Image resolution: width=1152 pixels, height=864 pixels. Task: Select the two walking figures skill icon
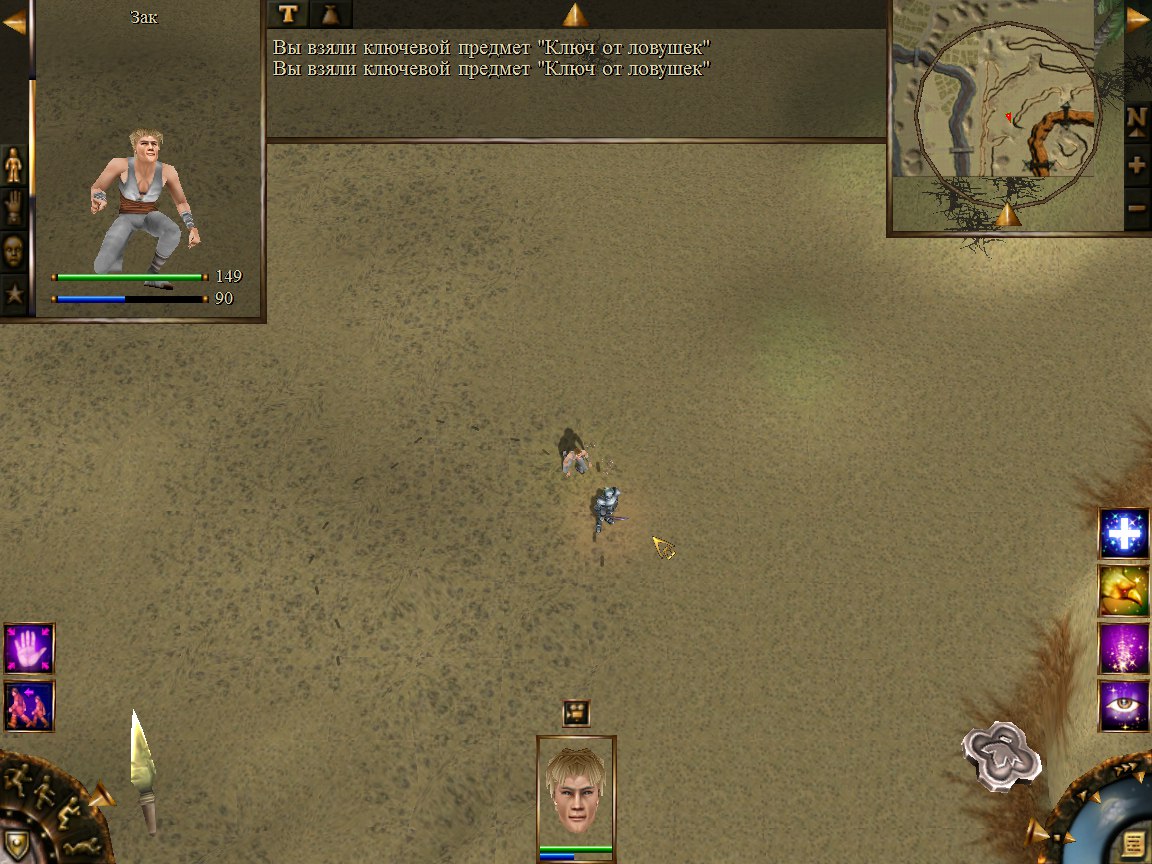point(29,706)
